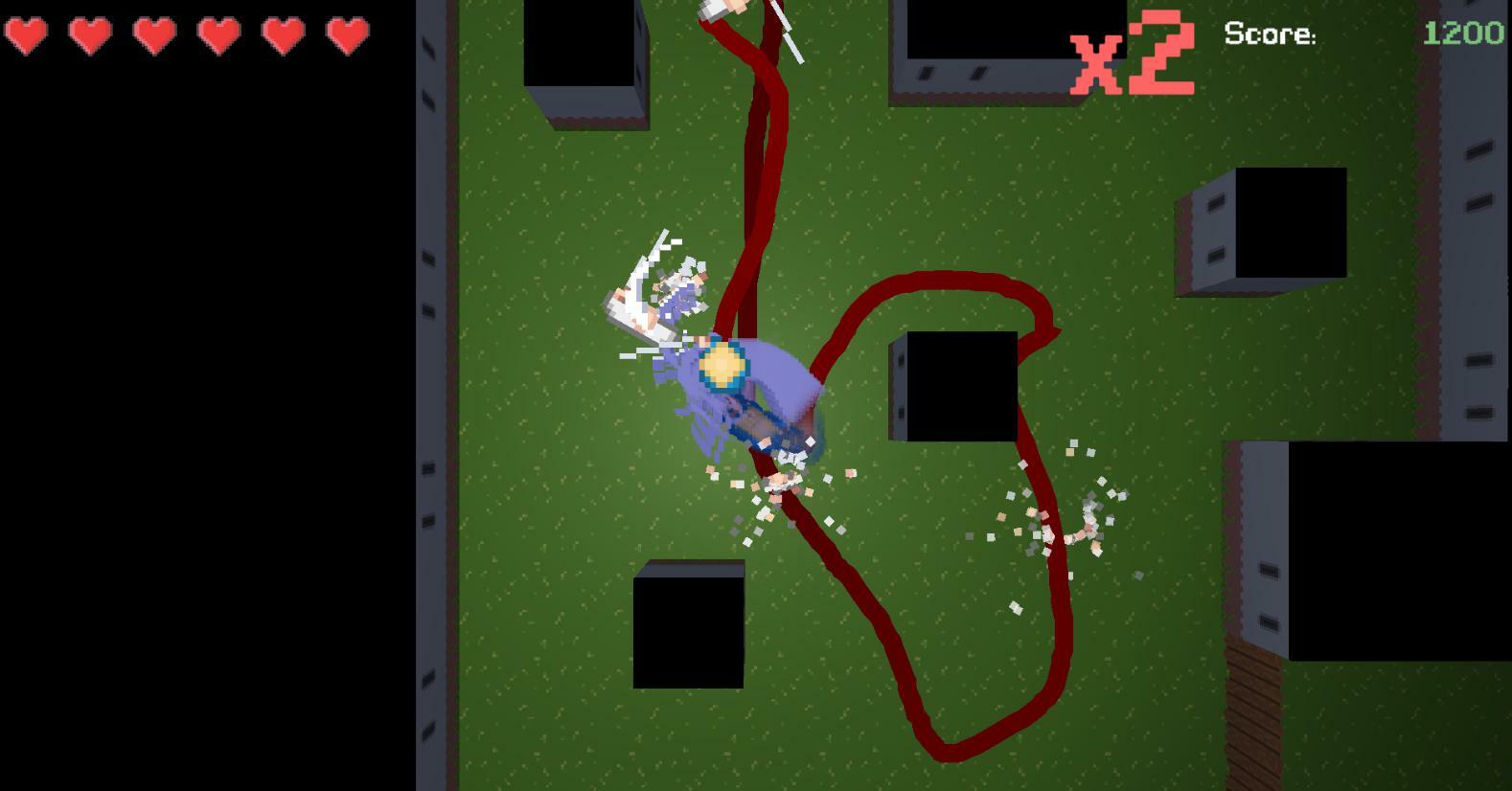1512x791 pixels.
Task: Click the red x2 combo multiplier
Action: click(x=1134, y=56)
